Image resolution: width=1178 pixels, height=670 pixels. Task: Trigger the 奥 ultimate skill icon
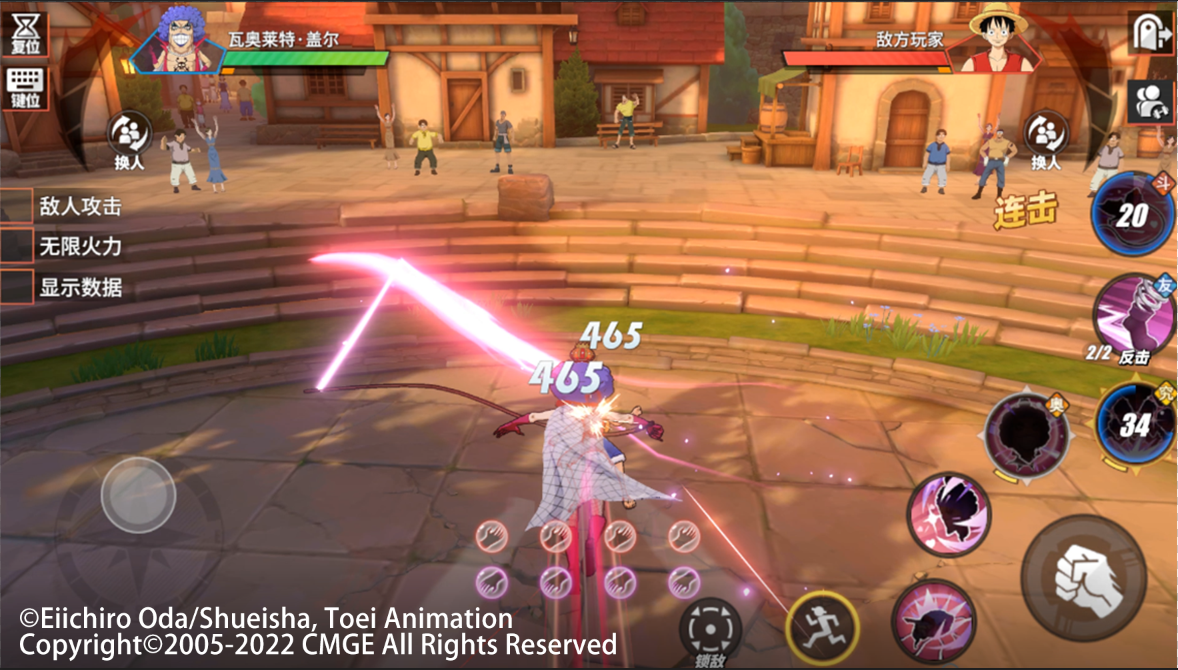click(1026, 435)
